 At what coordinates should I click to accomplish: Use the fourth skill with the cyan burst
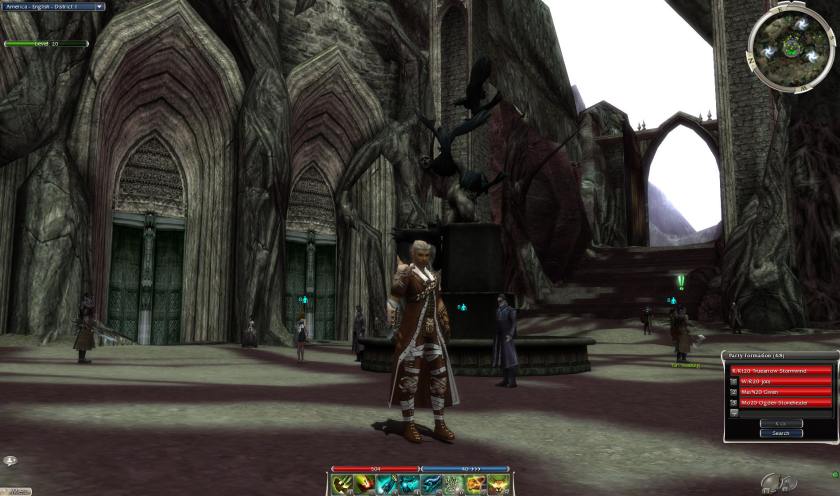coord(409,485)
